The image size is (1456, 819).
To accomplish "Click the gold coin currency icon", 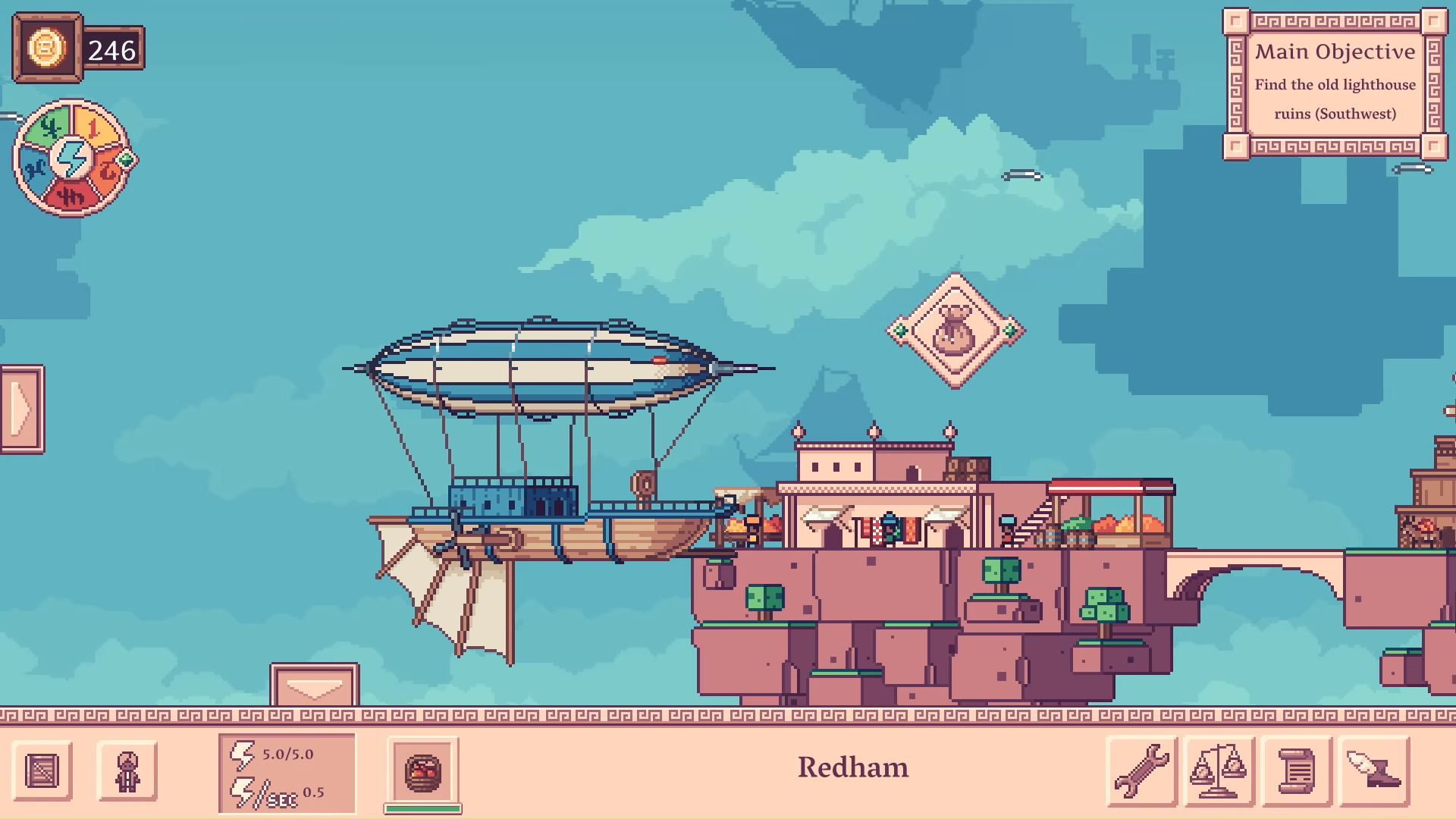I will tap(46, 49).
